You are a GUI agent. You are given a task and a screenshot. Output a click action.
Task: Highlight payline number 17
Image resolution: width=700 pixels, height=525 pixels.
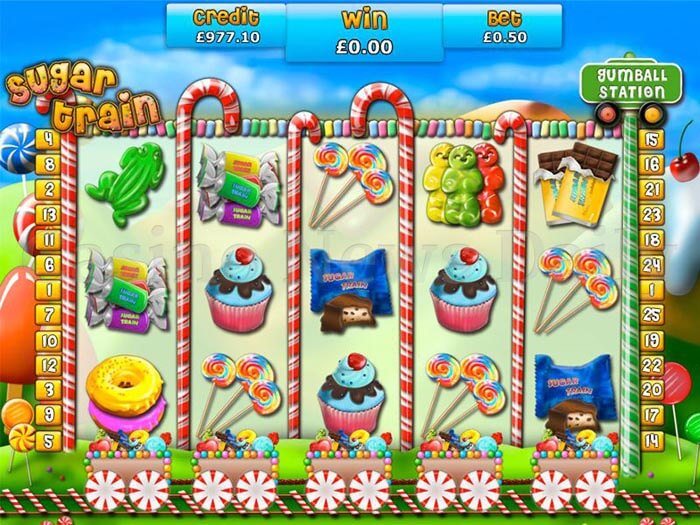pos(653,413)
